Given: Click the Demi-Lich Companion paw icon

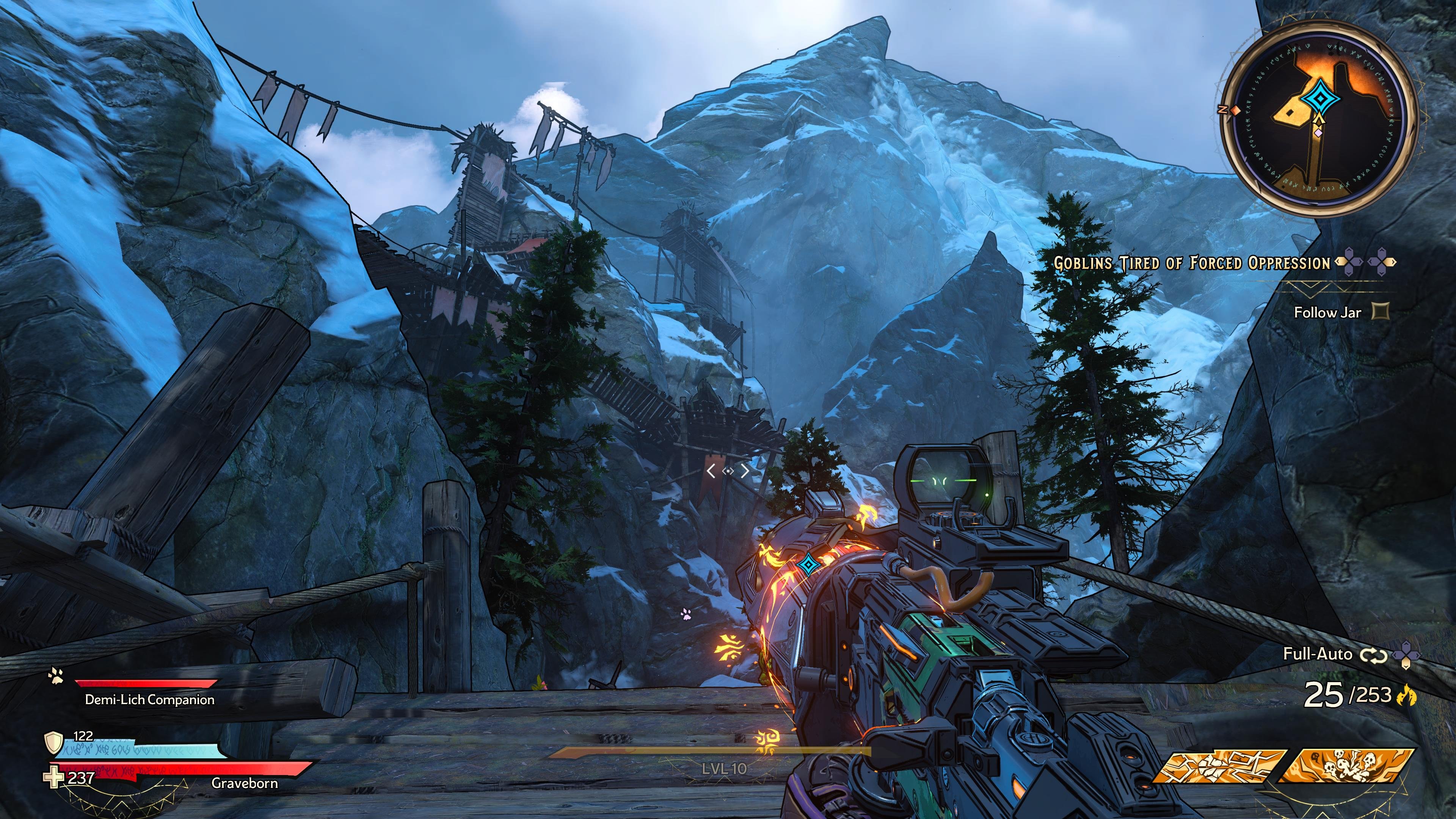Looking at the screenshot, I should (56, 675).
